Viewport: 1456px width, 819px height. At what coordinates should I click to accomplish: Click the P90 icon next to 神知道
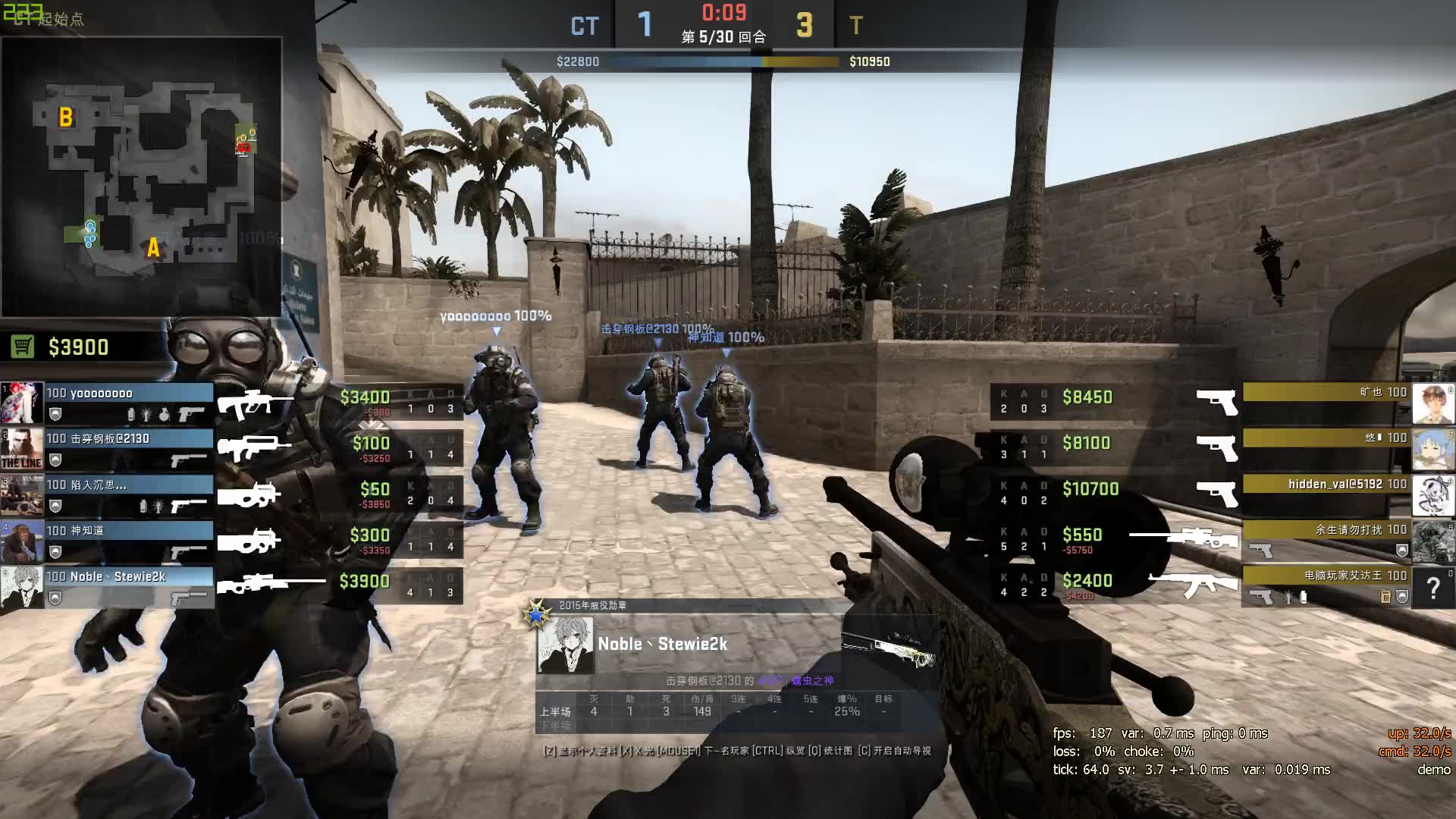[x=250, y=541]
